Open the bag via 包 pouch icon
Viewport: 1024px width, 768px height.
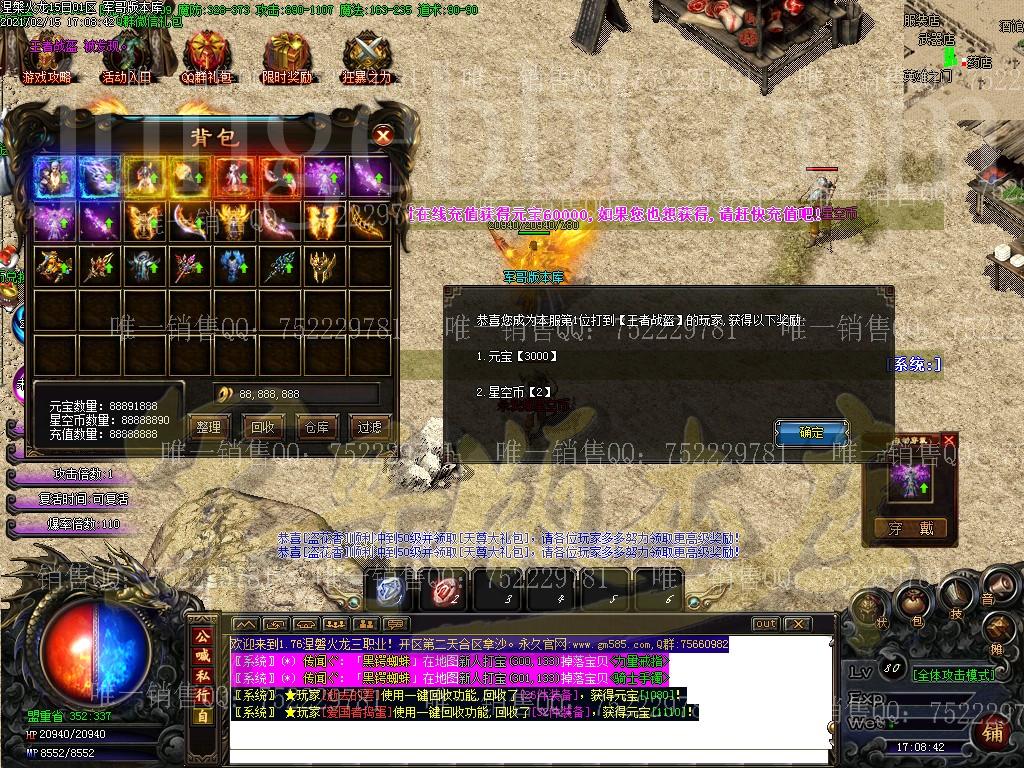tap(911, 602)
